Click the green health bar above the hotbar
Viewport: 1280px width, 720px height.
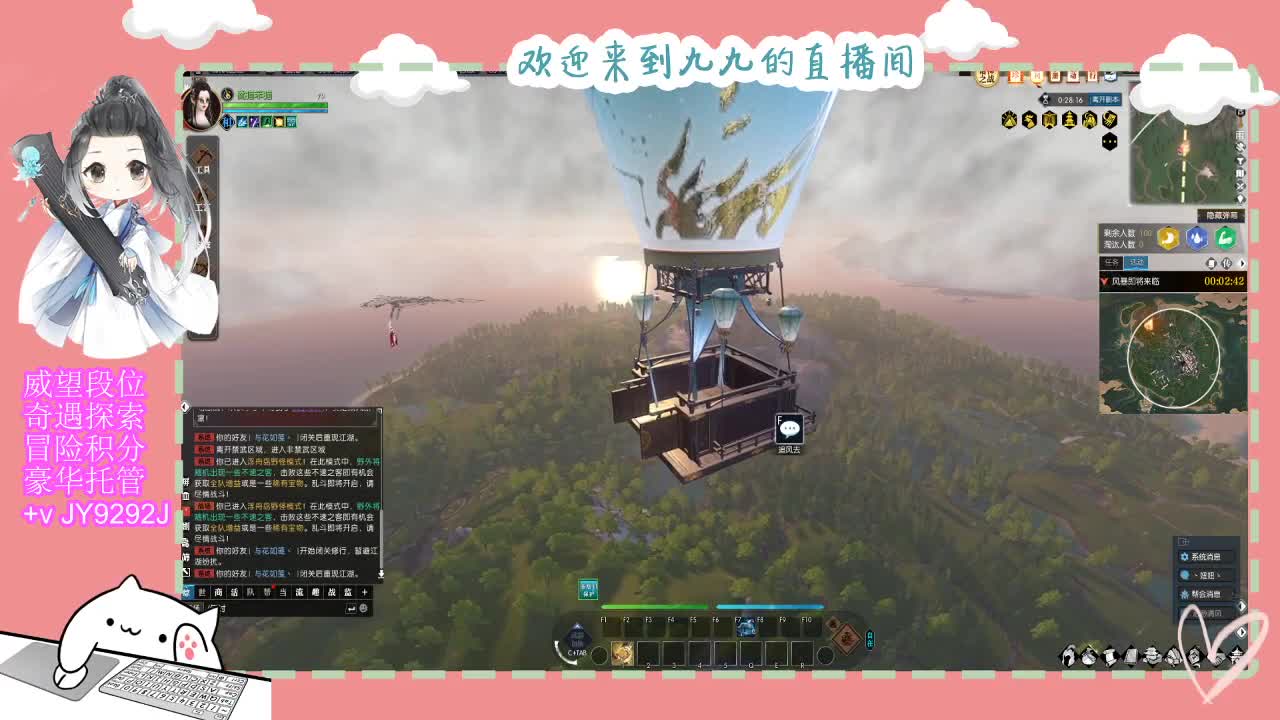(x=655, y=604)
